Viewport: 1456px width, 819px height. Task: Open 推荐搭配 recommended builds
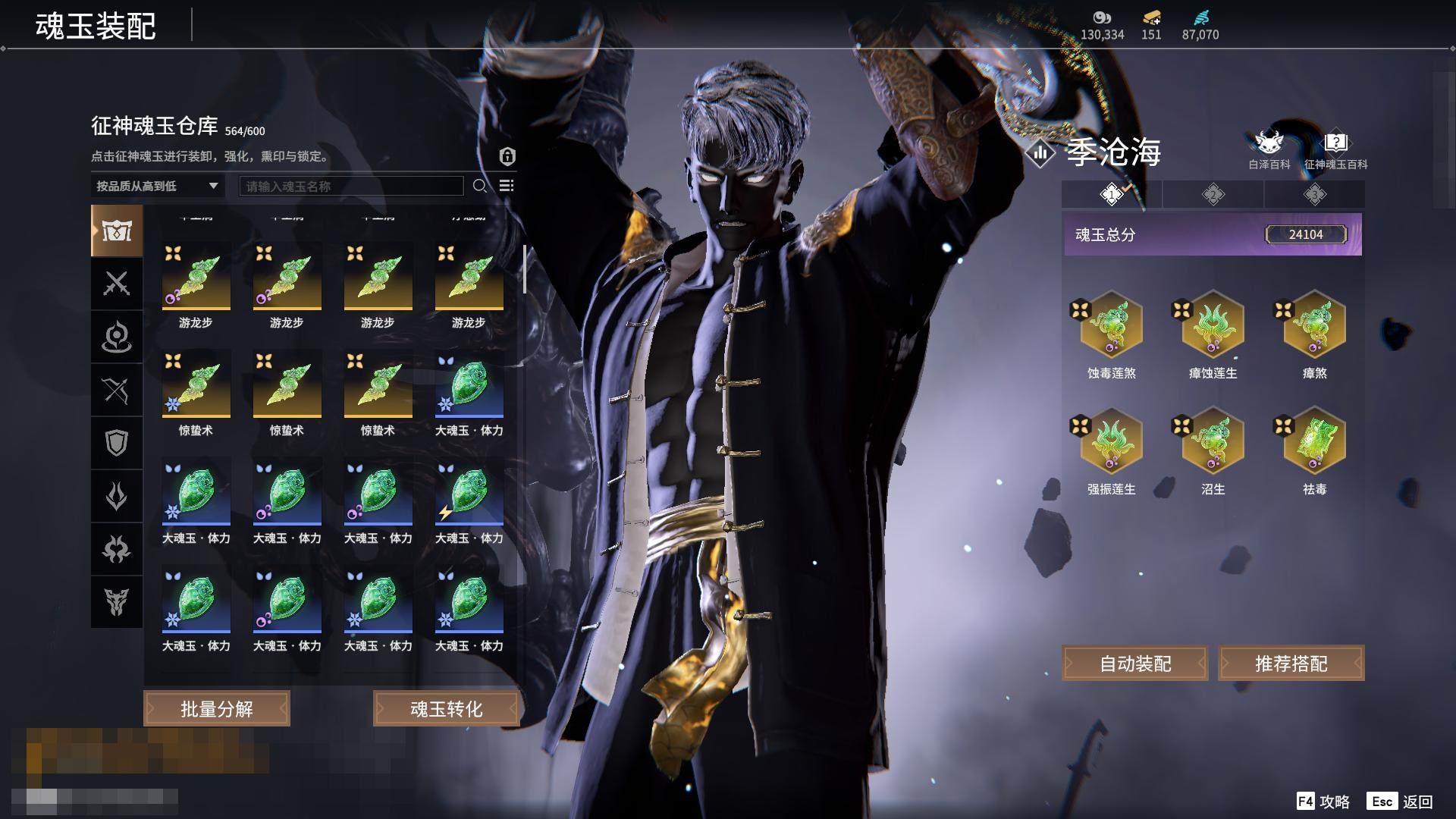1291,664
